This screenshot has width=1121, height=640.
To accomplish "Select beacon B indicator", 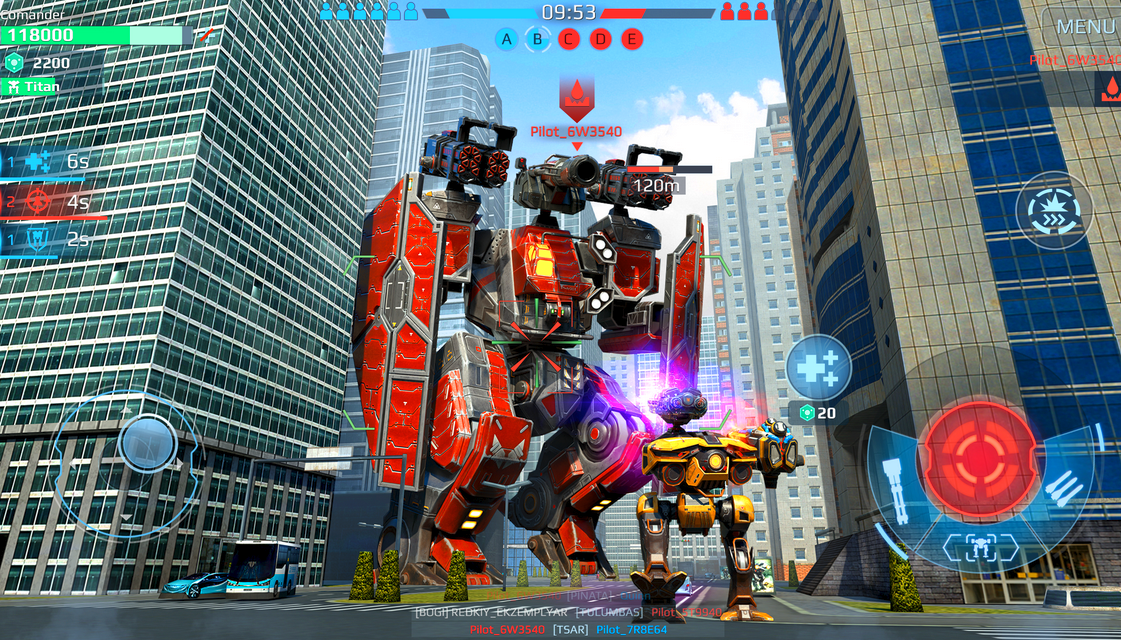I will coord(538,39).
